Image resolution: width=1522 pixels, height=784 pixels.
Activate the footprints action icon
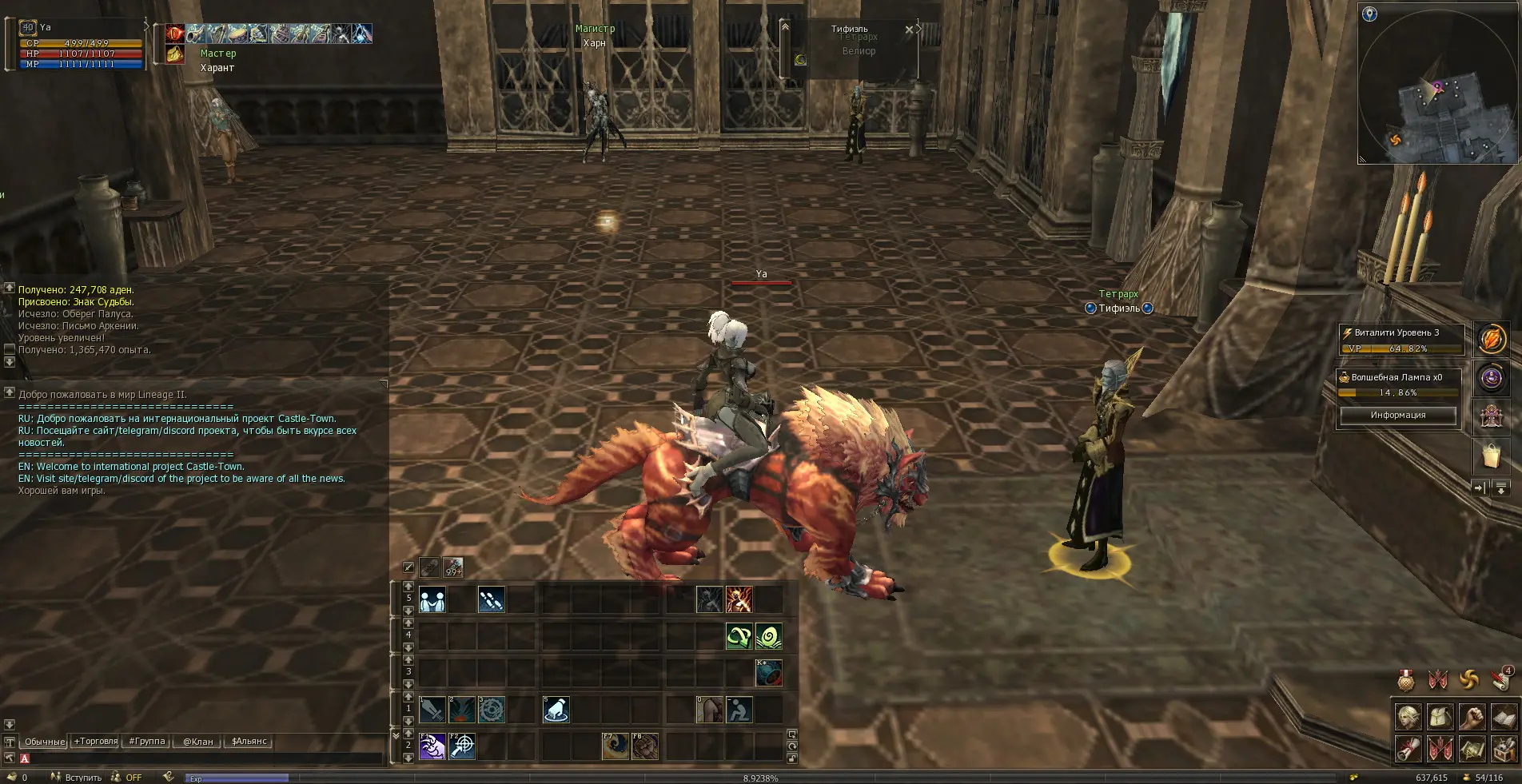point(491,599)
